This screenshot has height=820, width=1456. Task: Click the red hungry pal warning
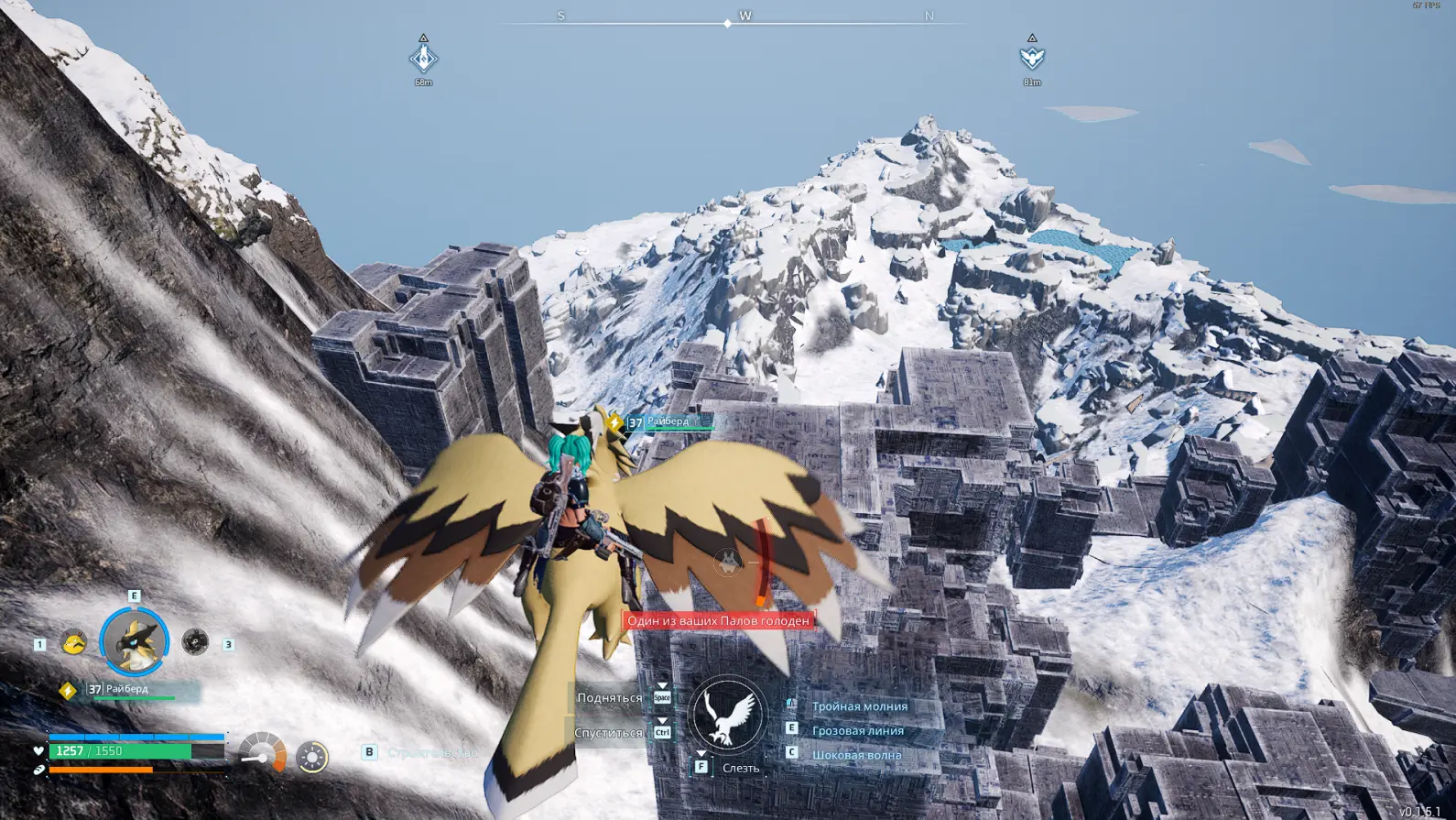click(x=718, y=621)
